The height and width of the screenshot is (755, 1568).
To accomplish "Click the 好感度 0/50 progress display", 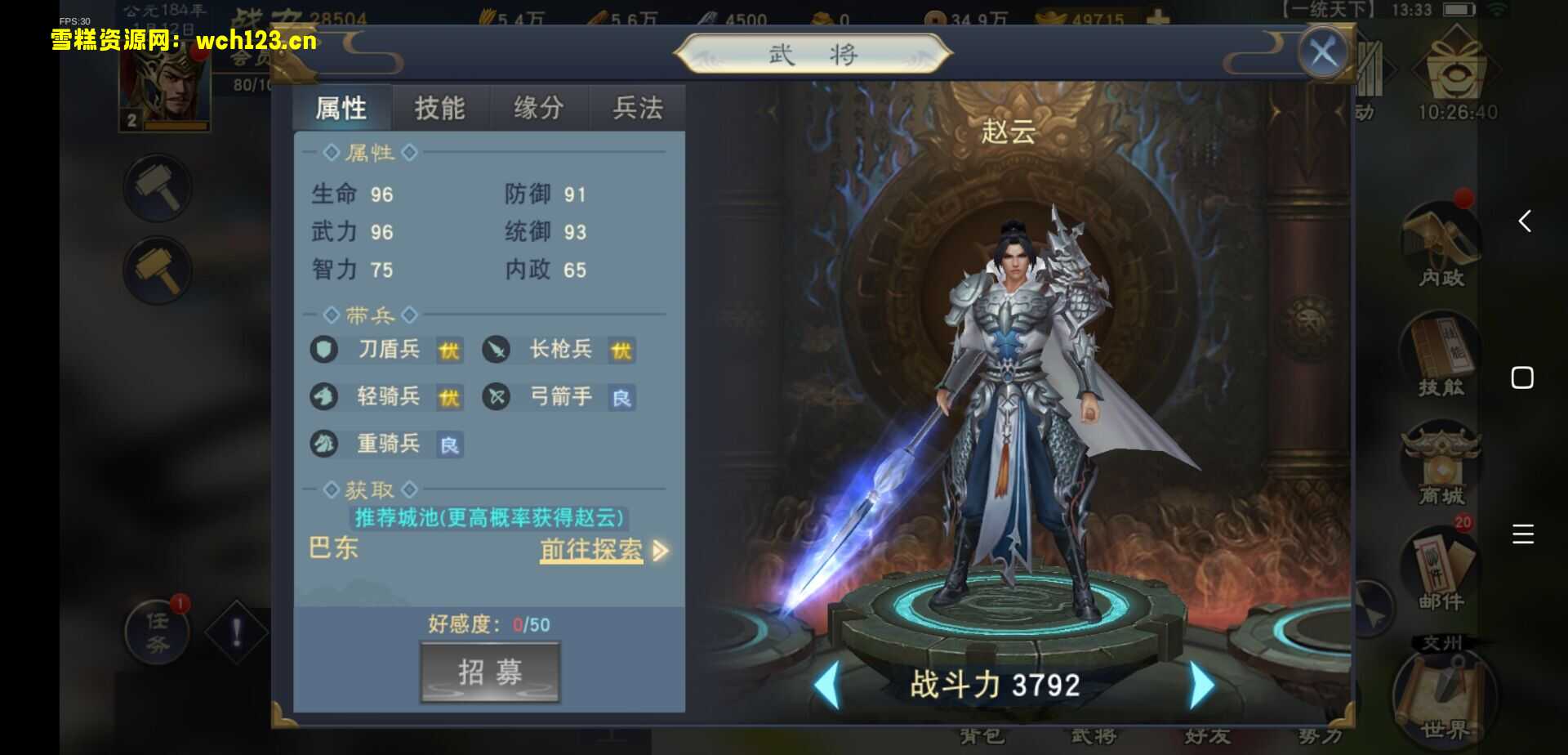I will pos(488,624).
